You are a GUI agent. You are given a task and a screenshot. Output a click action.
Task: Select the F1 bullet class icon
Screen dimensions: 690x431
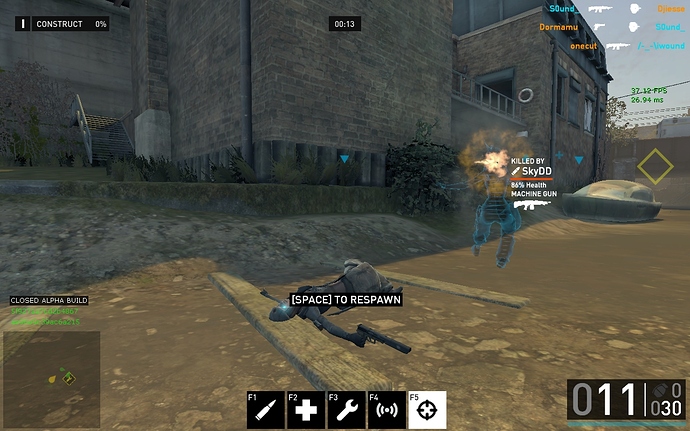266,410
